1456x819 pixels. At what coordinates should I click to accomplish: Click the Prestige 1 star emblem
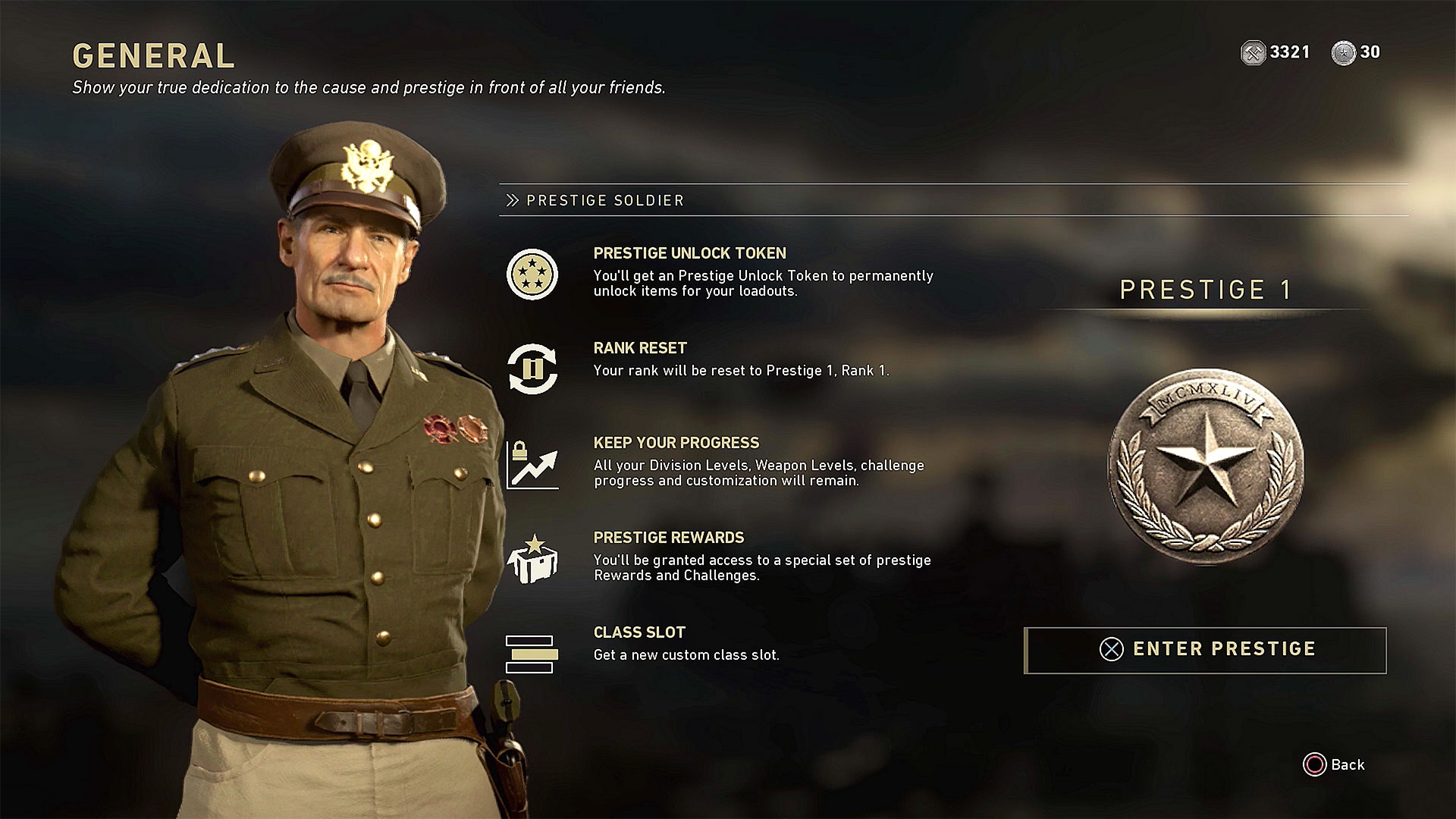(x=1206, y=466)
